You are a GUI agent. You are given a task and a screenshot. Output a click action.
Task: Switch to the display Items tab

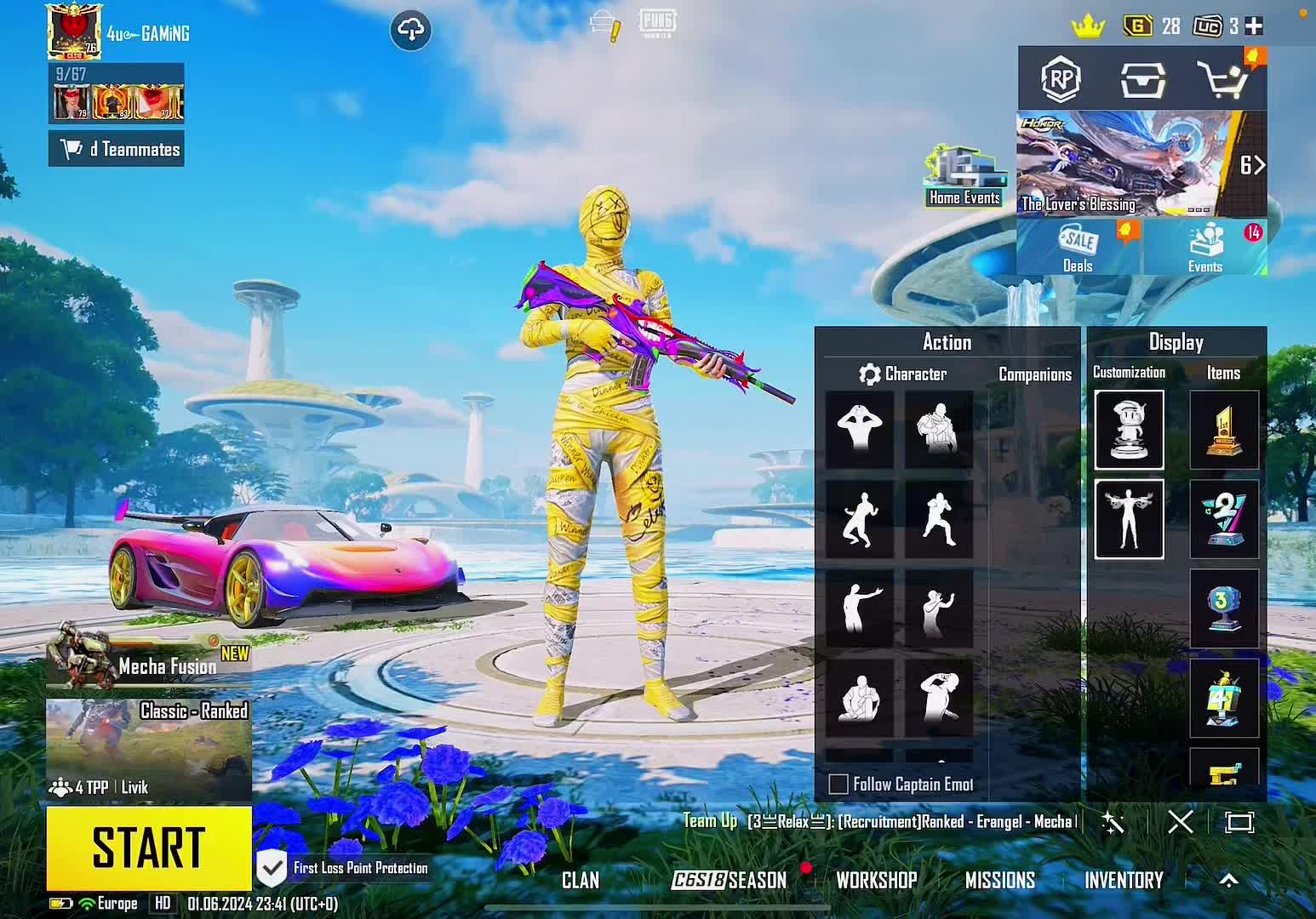pos(1223,373)
